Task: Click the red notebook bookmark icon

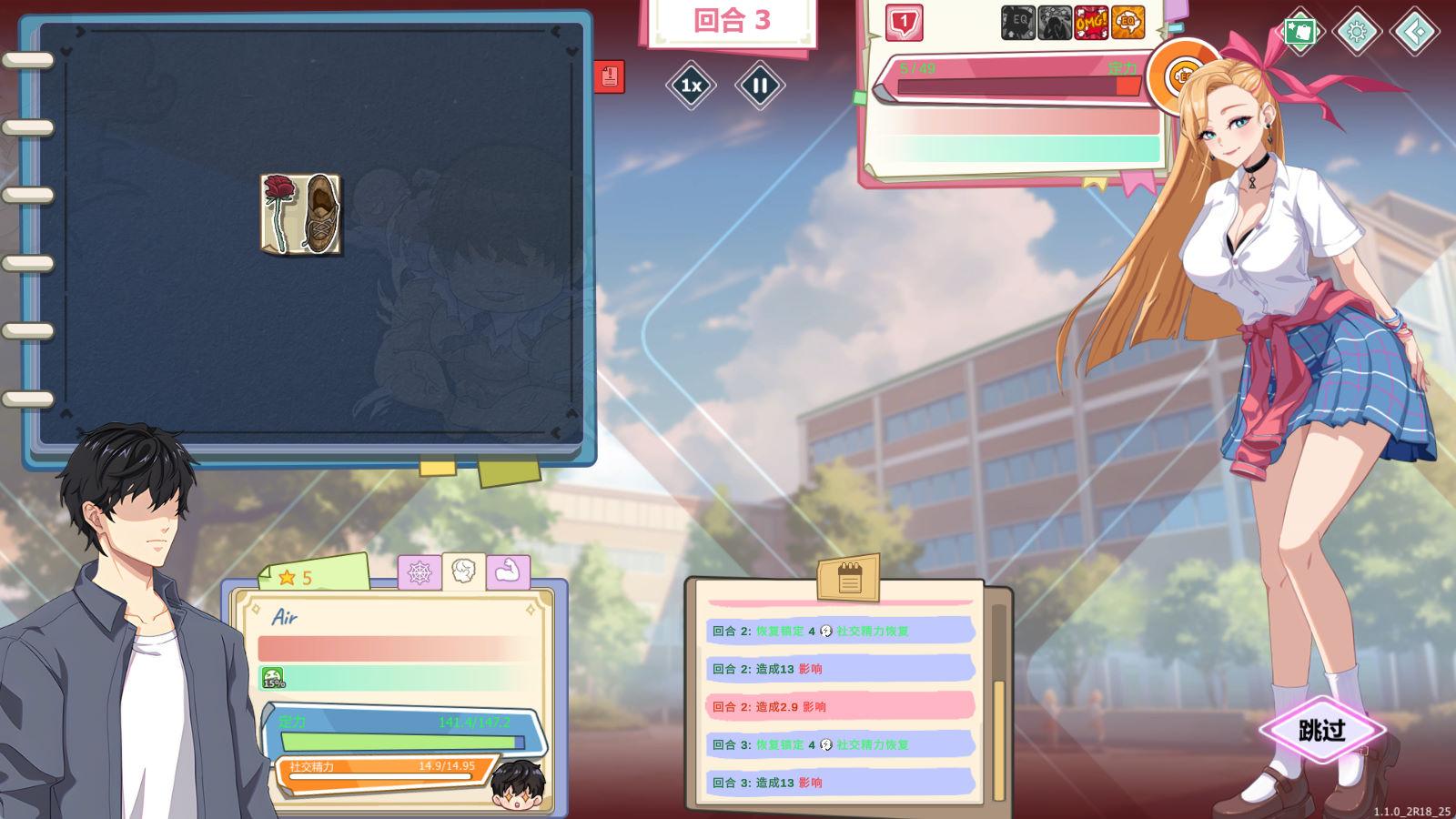Action: click(x=609, y=76)
